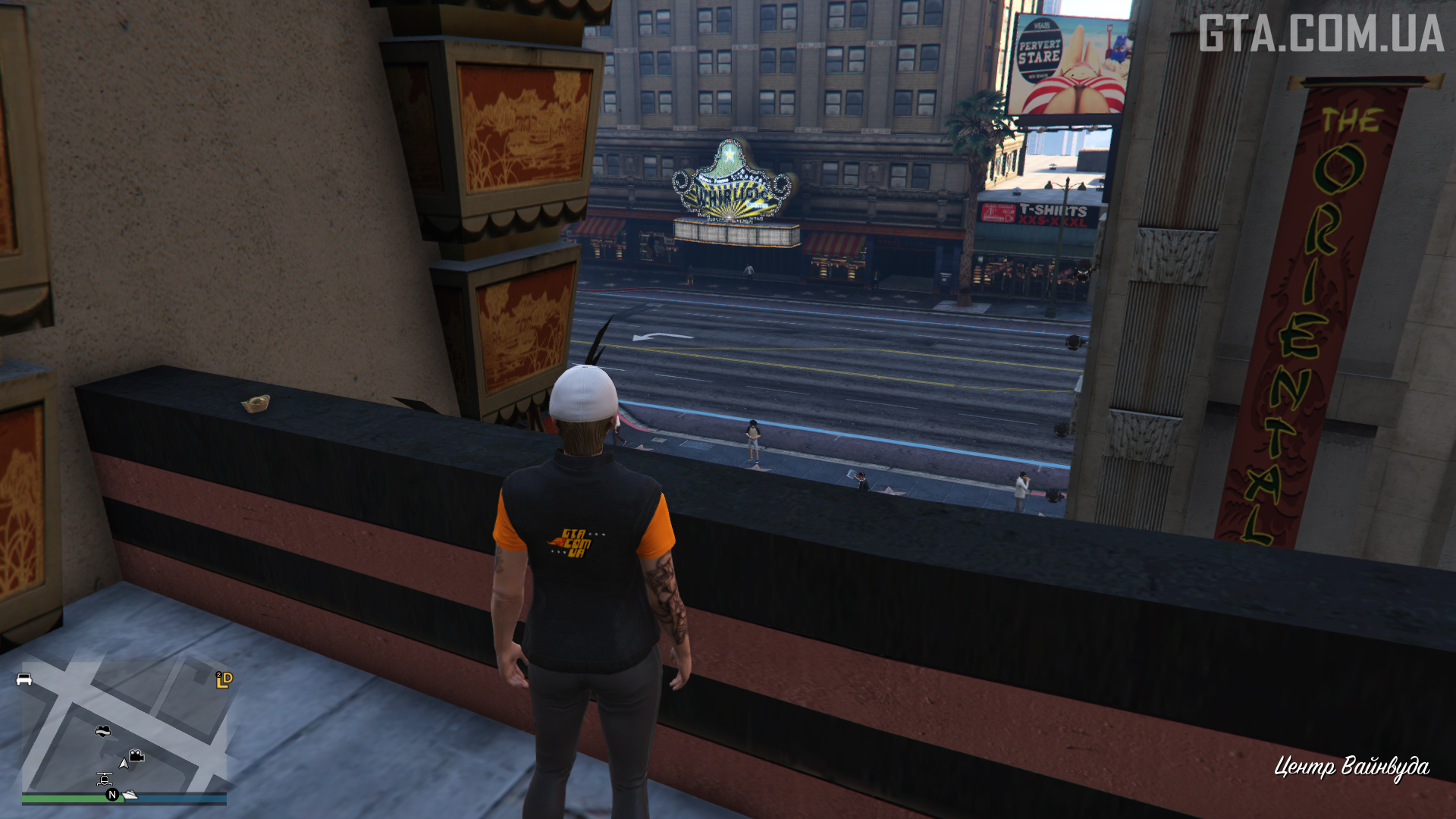Click the yellow LD mission marker
1456x819 pixels.
click(x=224, y=679)
